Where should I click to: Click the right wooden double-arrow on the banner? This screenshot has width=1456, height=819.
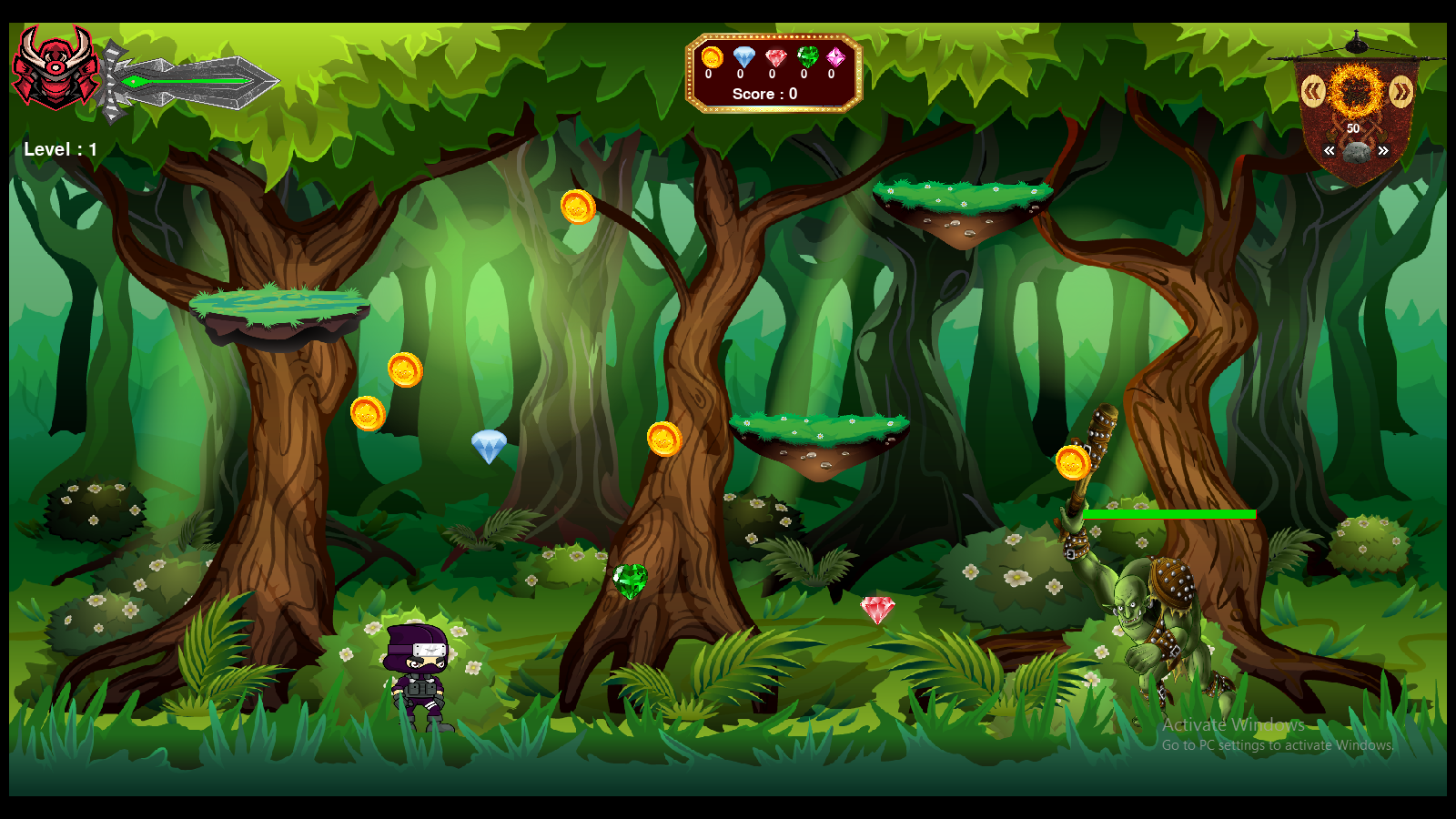tap(1400, 91)
